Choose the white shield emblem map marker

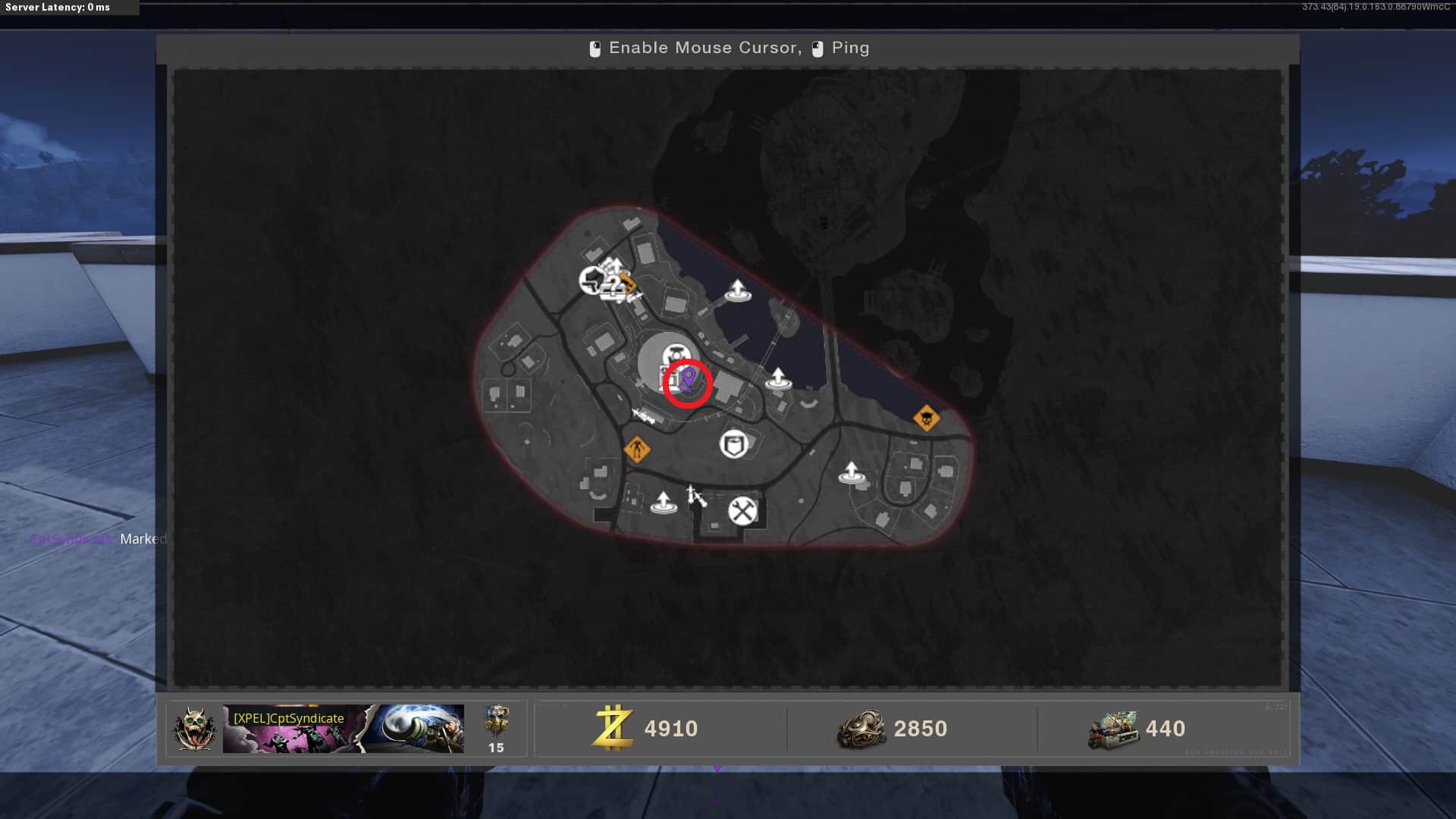[x=733, y=444]
